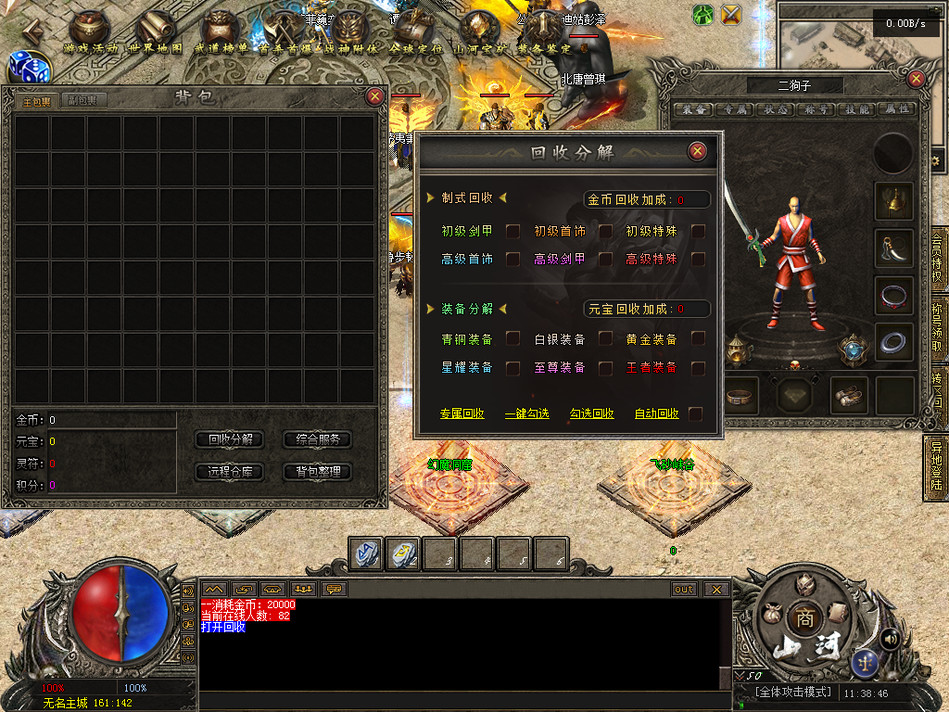Tick the 初级剑甲 recycle checkbox
This screenshot has height=712, width=949.
513,231
